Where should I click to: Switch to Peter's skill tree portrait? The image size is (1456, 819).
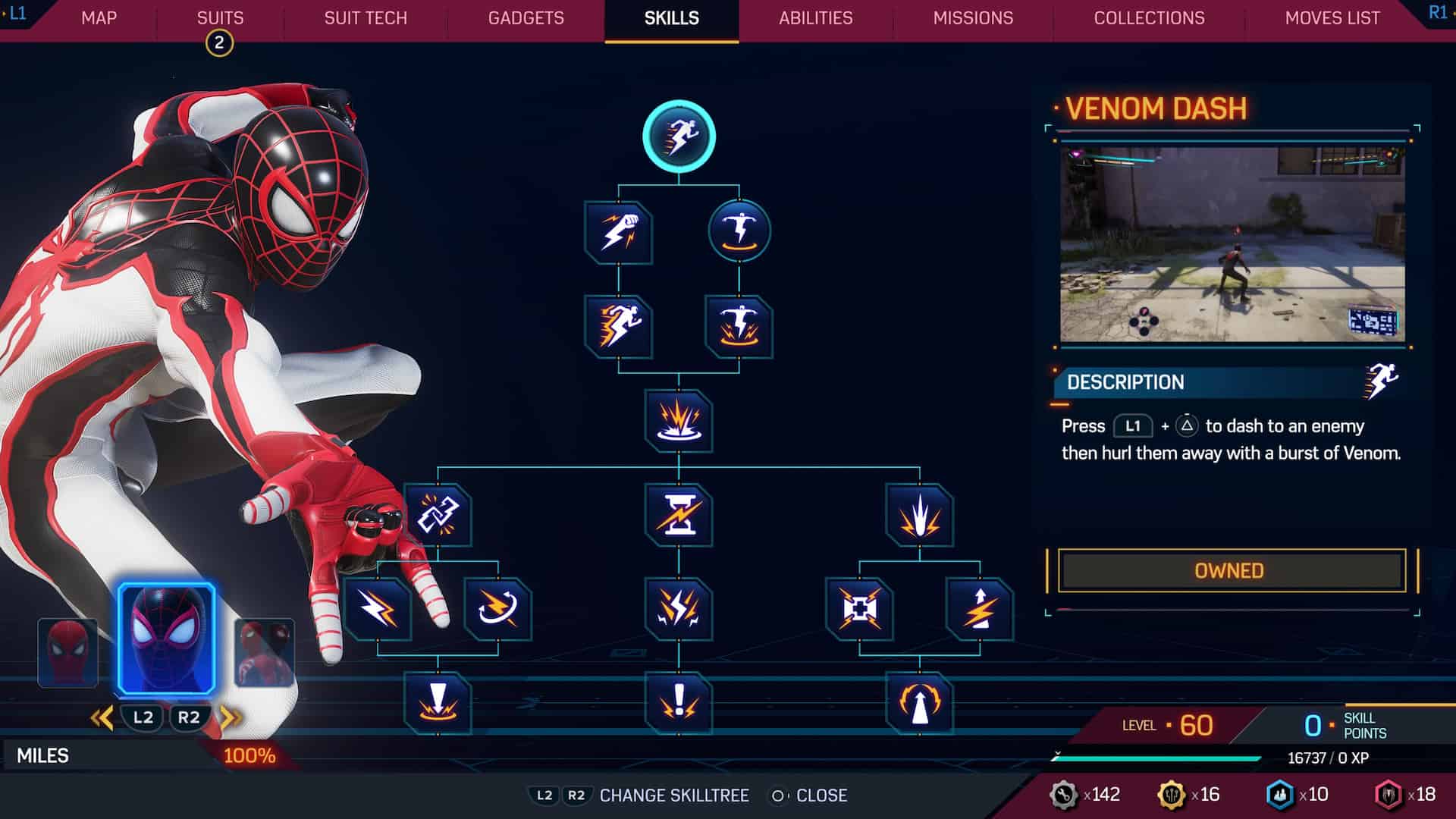tap(68, 651)
